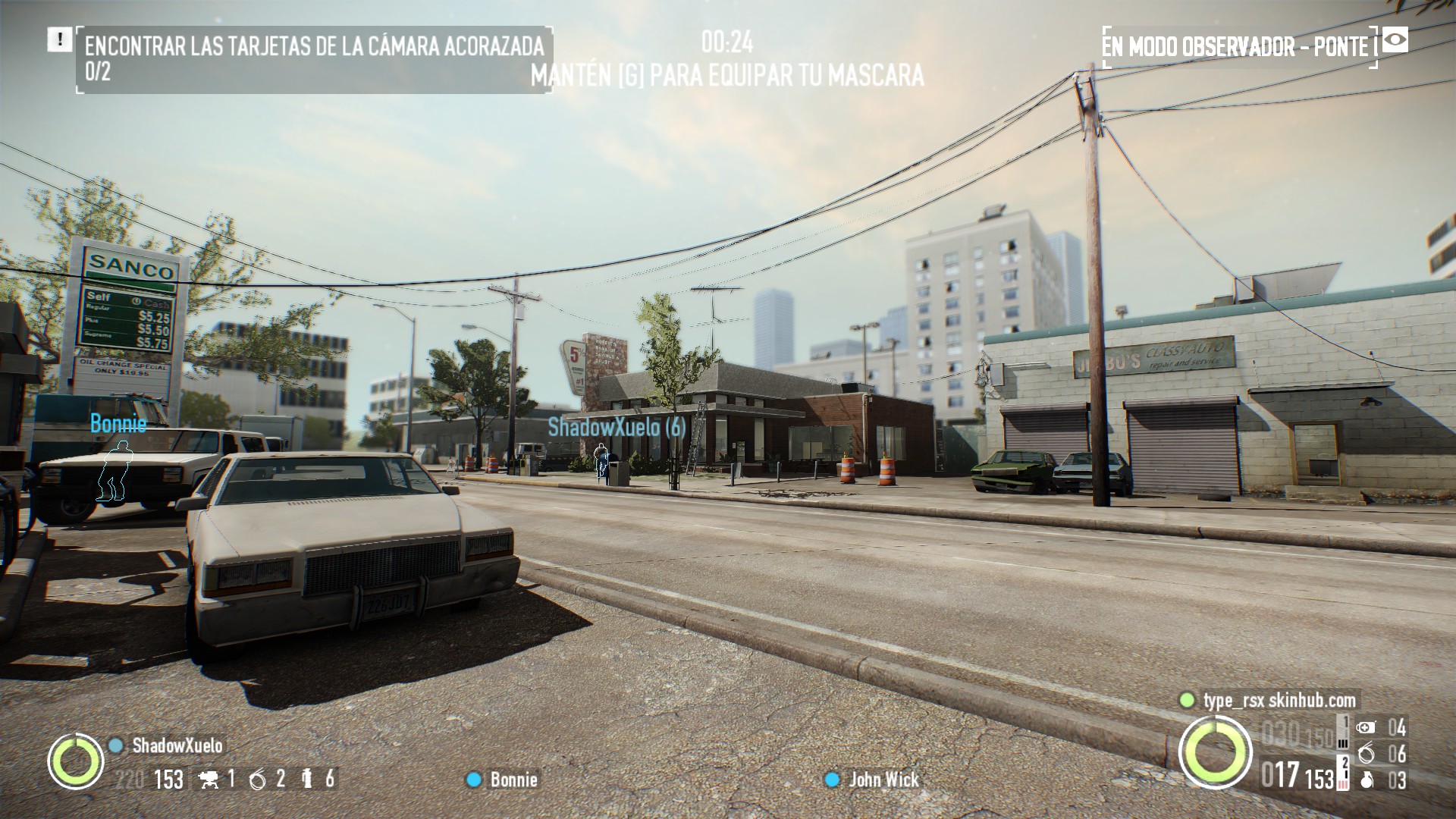1456x819 pixels.
Task: Click the ShadowXuelo (6) name marker
Action: click(x=617, y=427)
